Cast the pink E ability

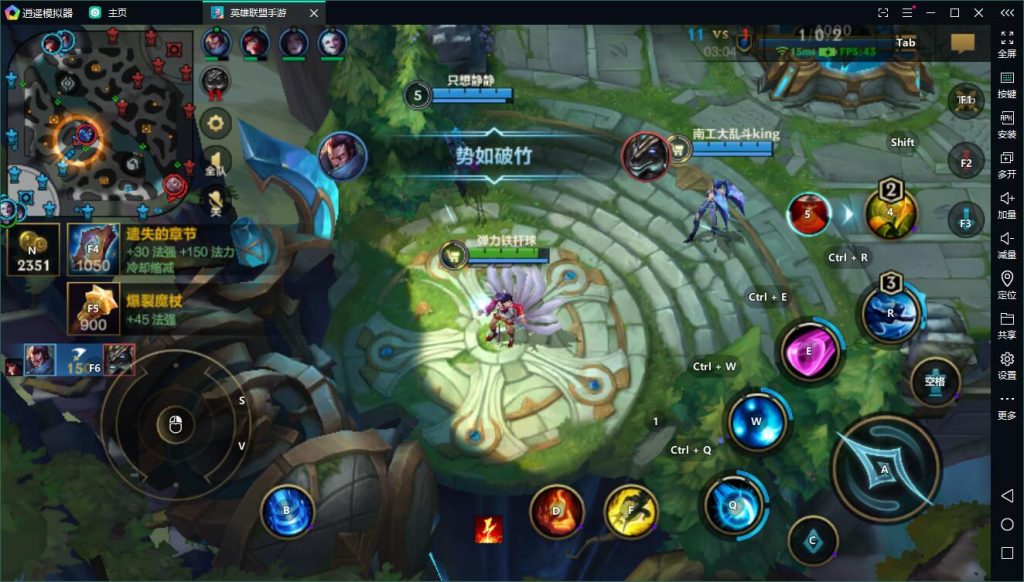click(810, 352)
